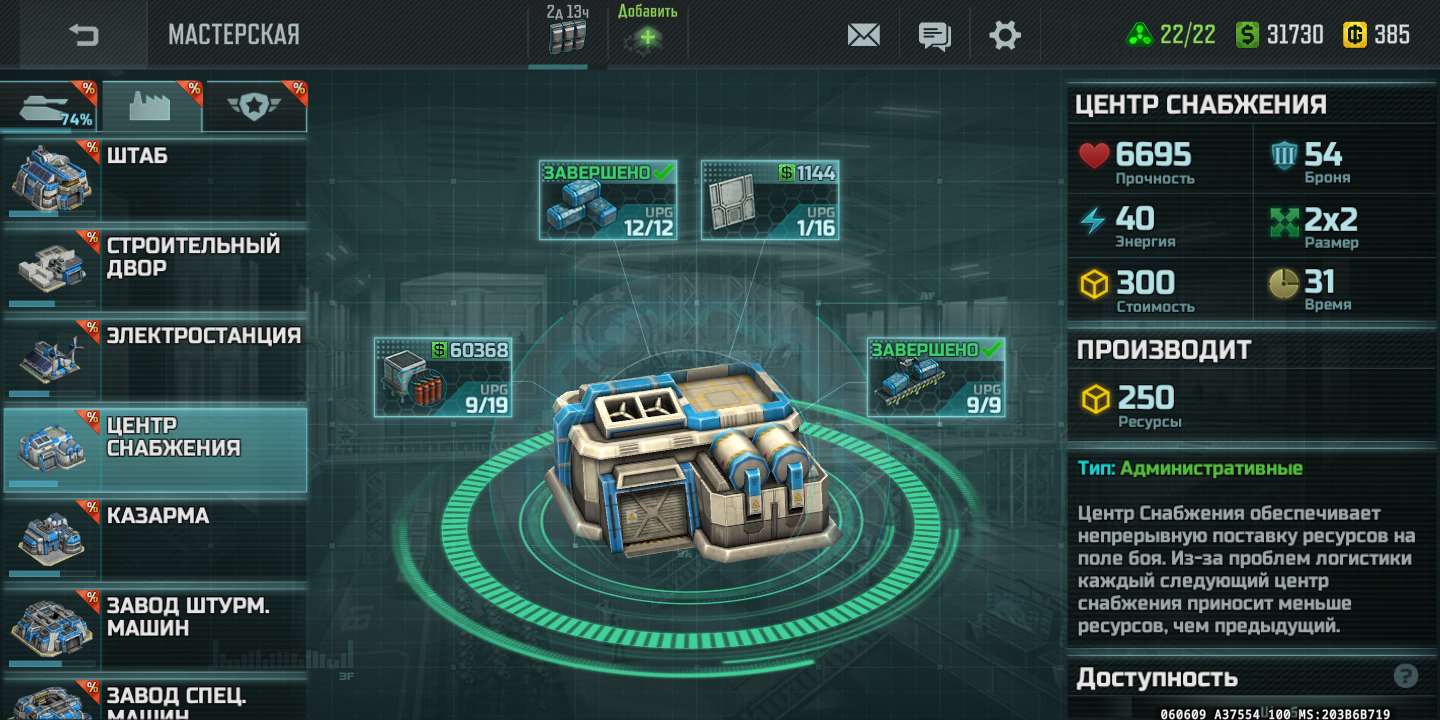Open the Казарма building entry

[x=154, y=538]
